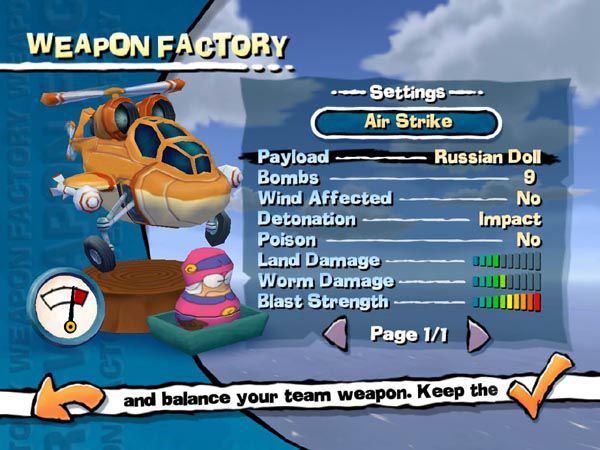Go to previous page with left arrow

tap(337, 334)
